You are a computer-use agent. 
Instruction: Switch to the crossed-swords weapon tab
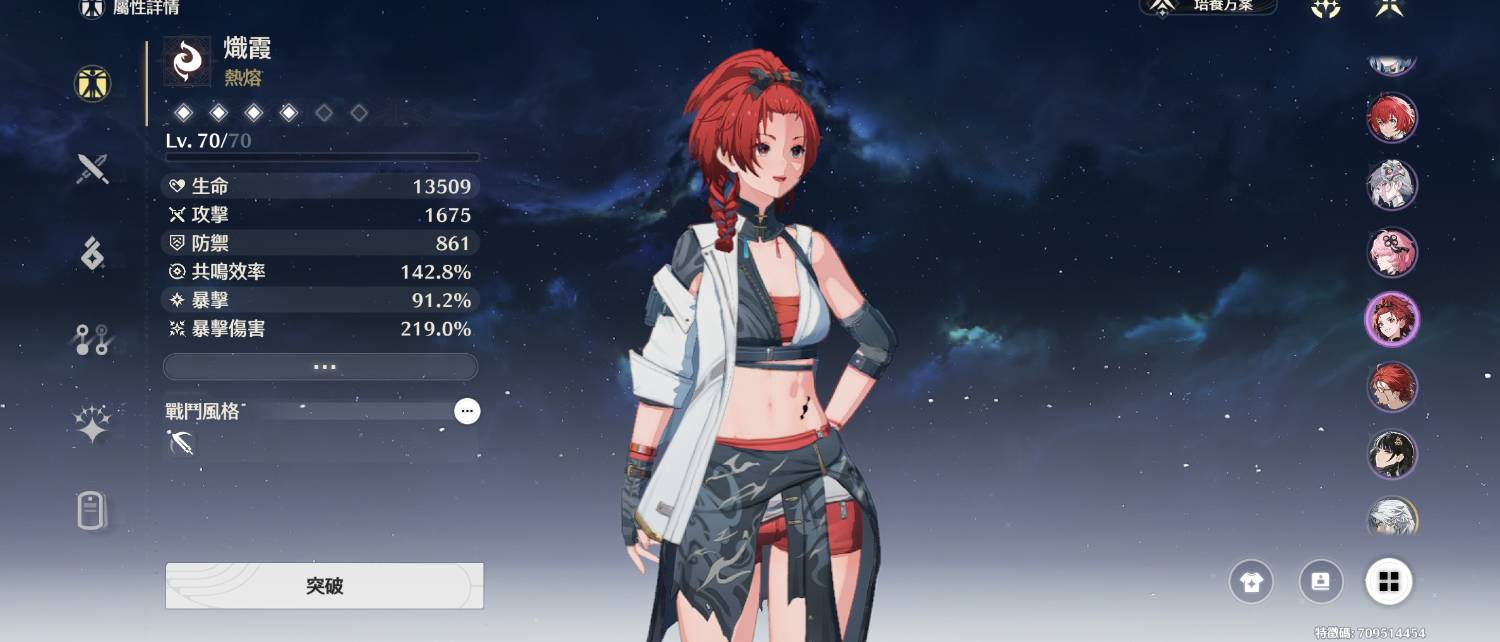click(93, 168)
